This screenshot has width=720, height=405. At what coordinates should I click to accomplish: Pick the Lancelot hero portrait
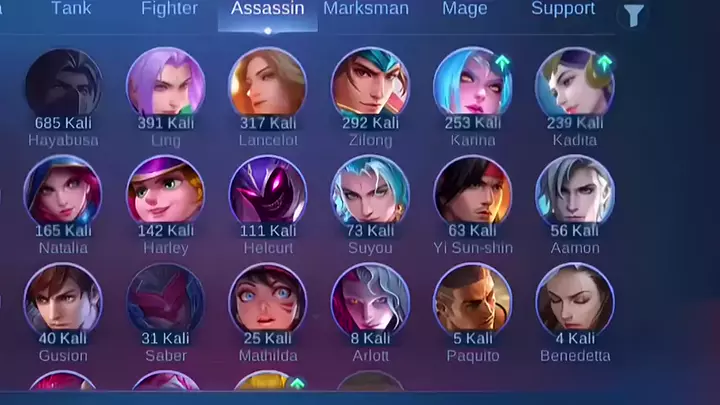tap(268, 84)
